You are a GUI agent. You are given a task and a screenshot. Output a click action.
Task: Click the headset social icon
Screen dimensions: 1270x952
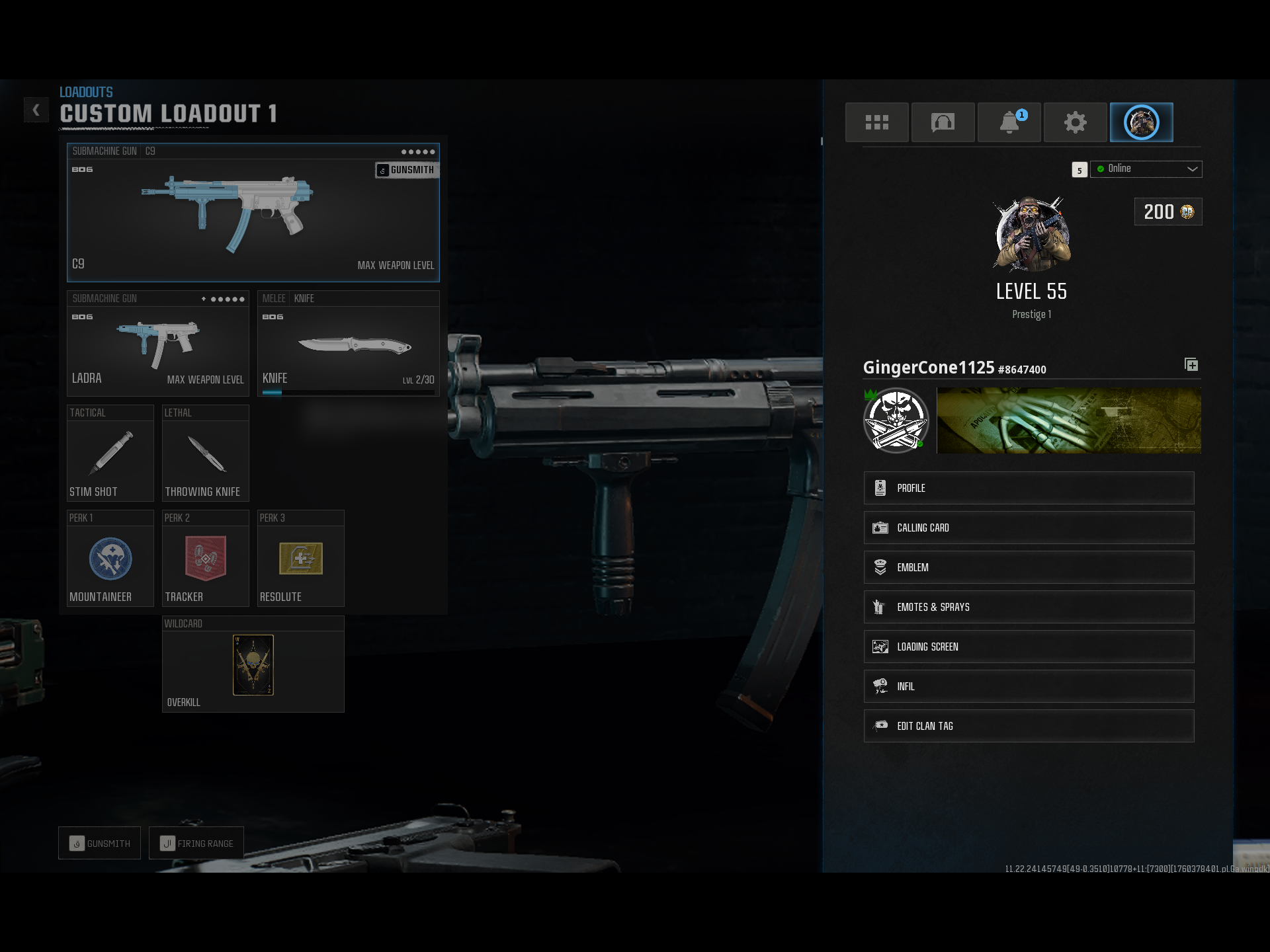click(x=943, y=122)
